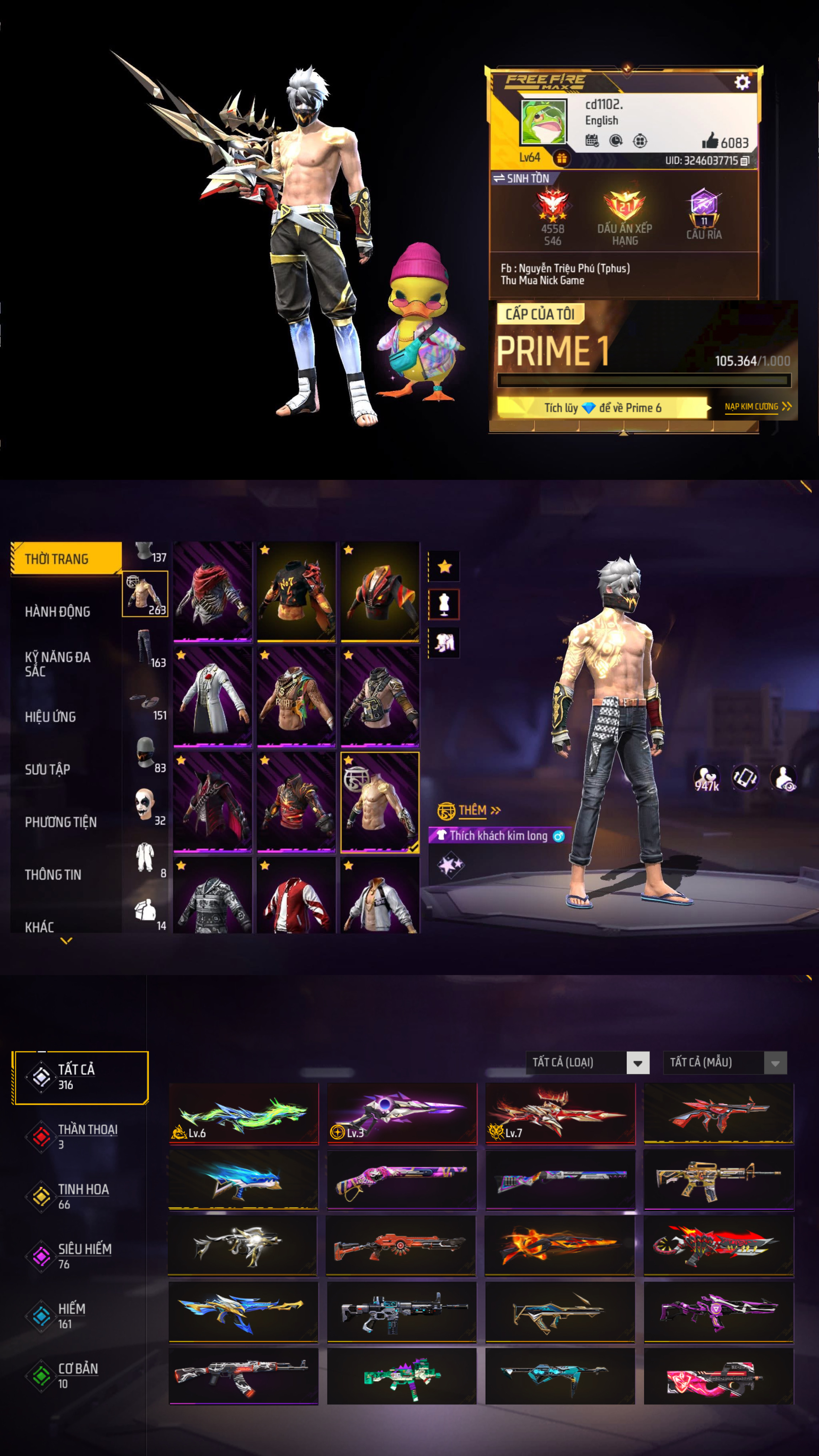Select the THỜI TRANG tab
Image resolution: width=819 pixels, height=1456 pixels.
coord(66,559)
